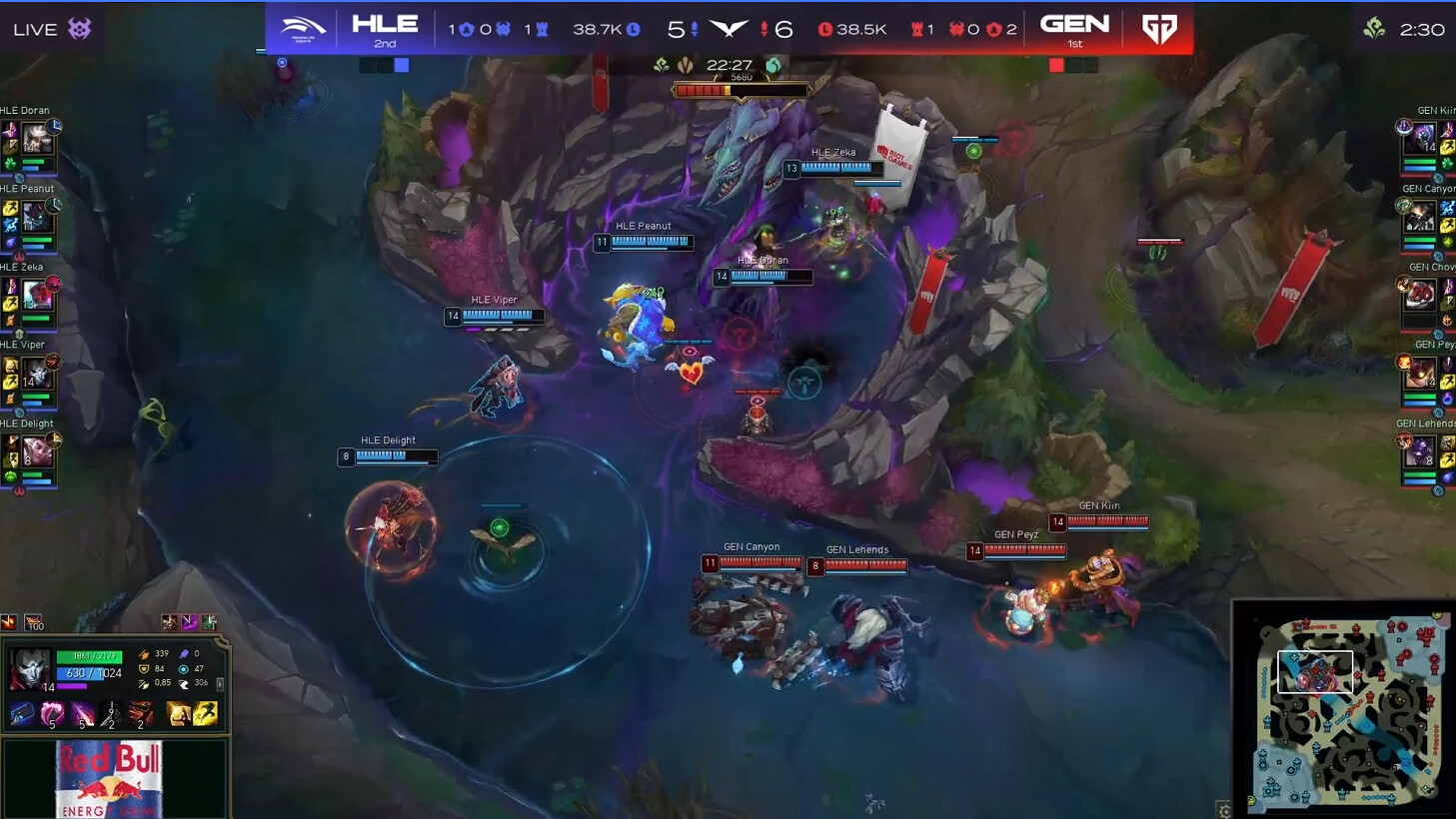Use the Flash summoner spell icon
Image resolution: width=1456 pixels, height=819 pixels.
pos(206,713)
